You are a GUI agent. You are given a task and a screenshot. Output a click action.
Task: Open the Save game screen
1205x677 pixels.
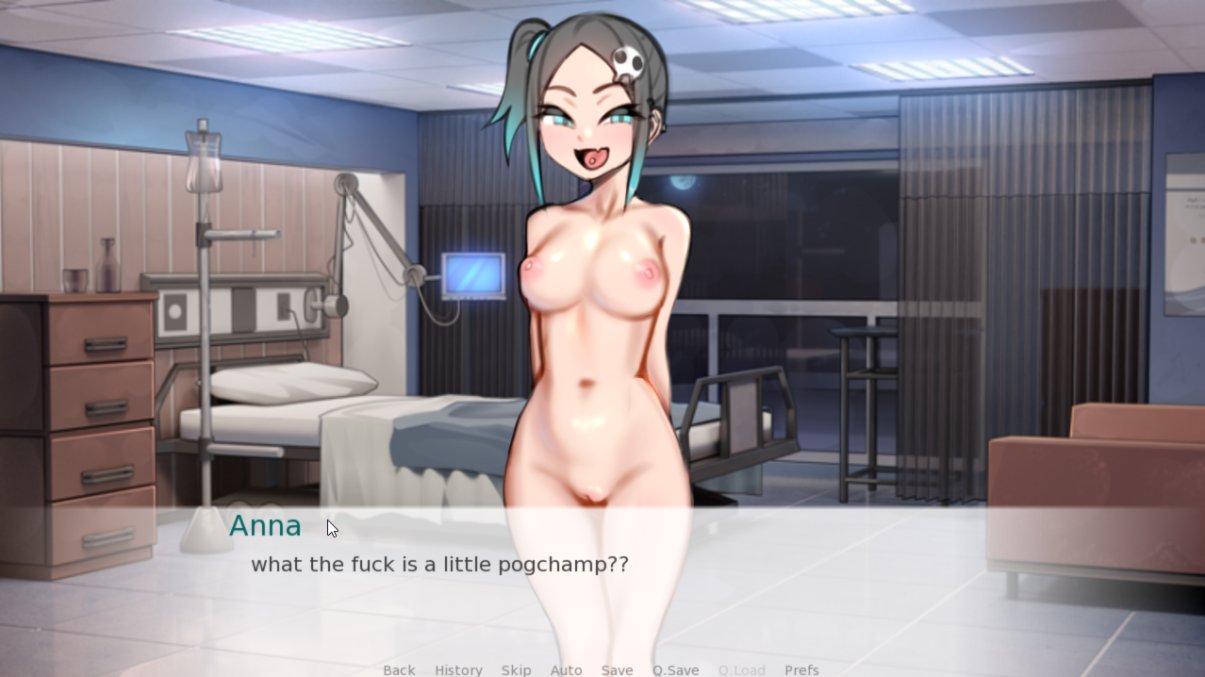point(617,670)
